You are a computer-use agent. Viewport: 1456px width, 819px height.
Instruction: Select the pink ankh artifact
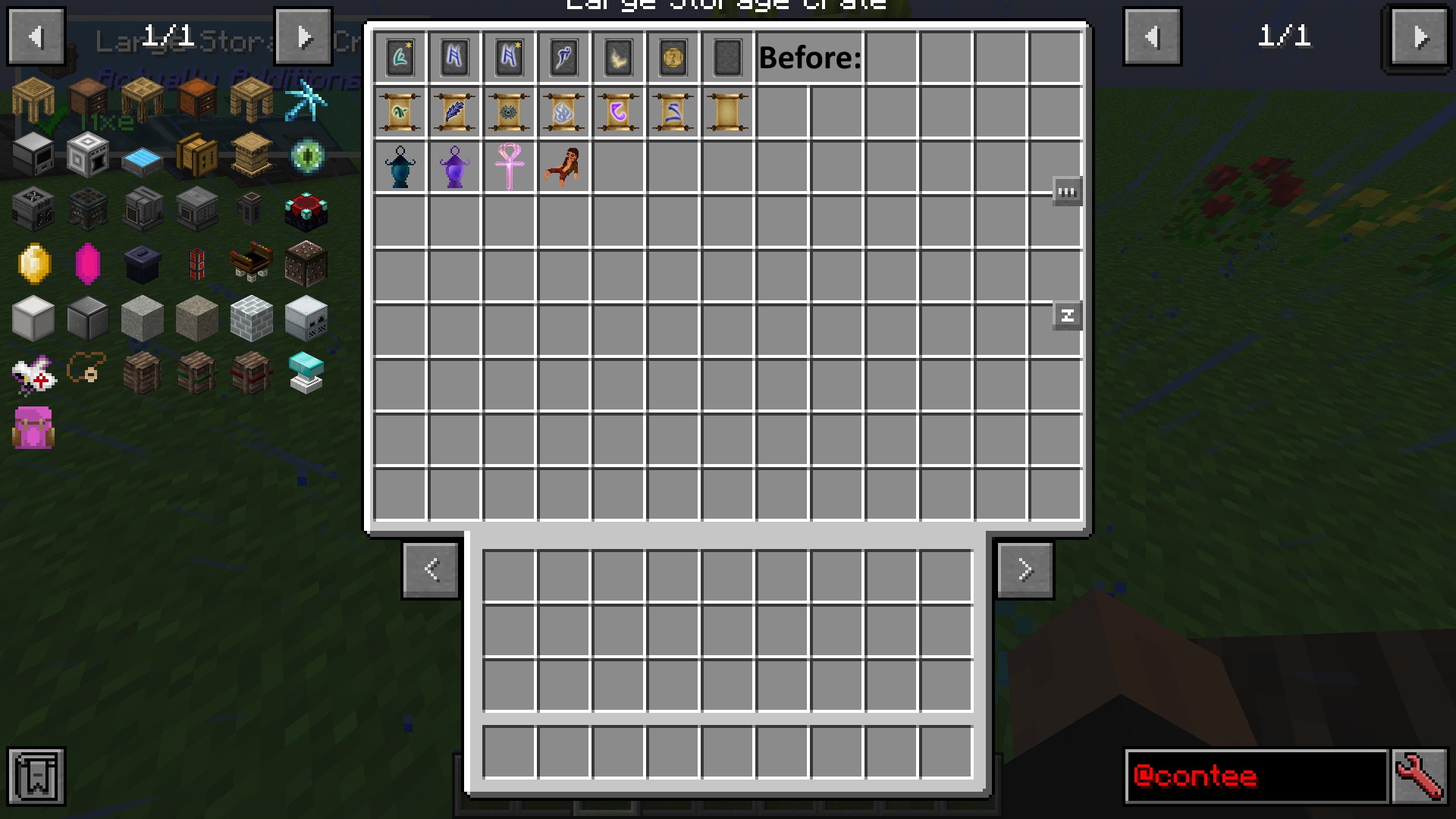pos(509,167)
